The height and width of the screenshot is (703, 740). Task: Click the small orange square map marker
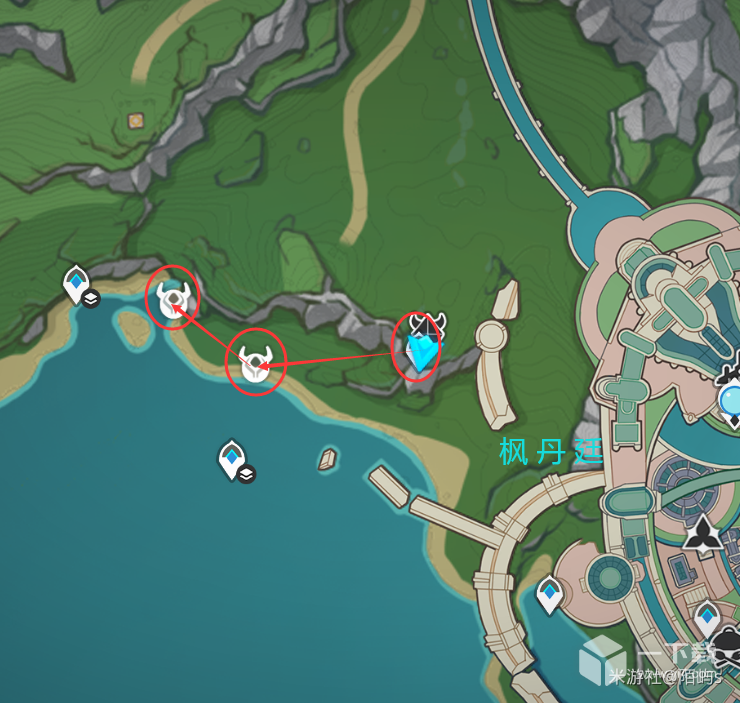135,121
